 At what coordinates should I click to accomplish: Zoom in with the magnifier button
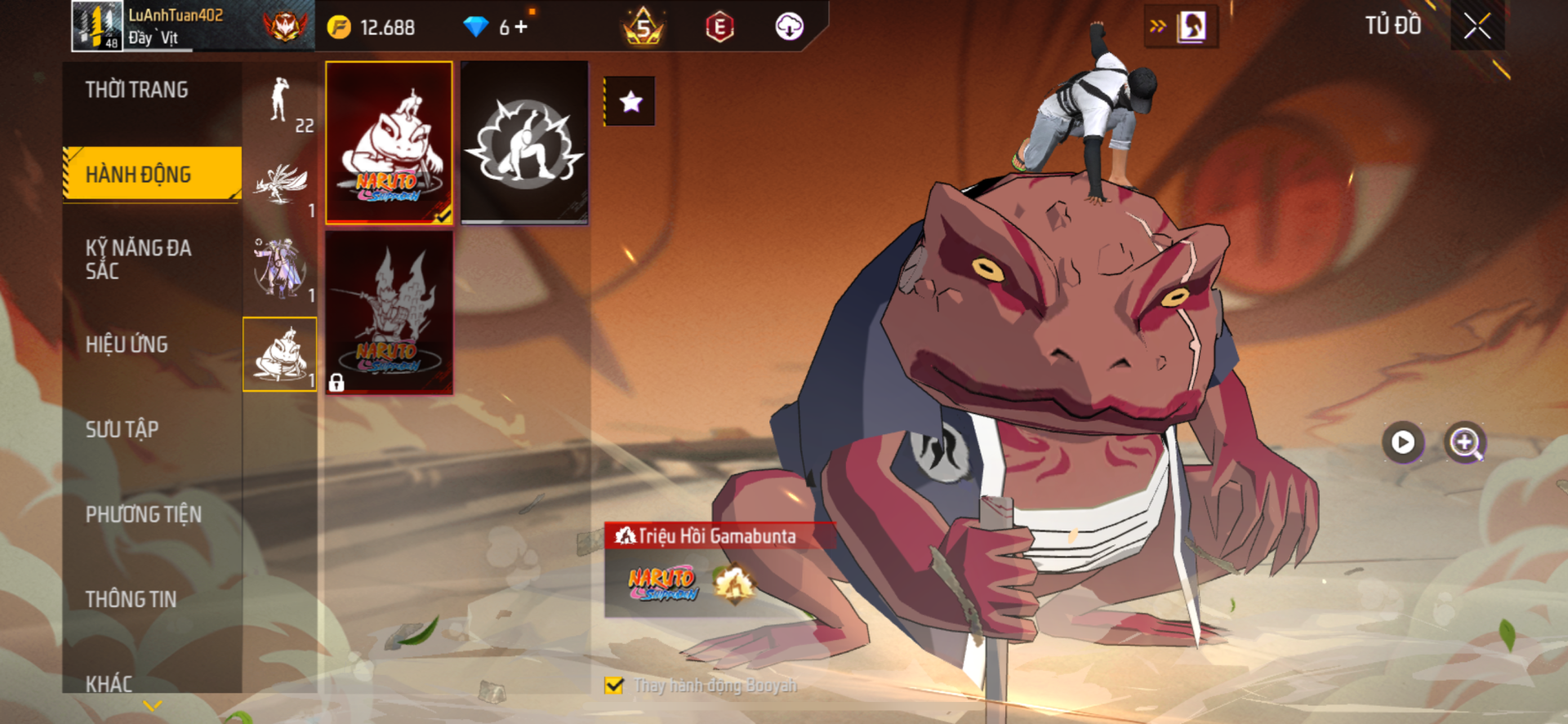pos(1465,442)
